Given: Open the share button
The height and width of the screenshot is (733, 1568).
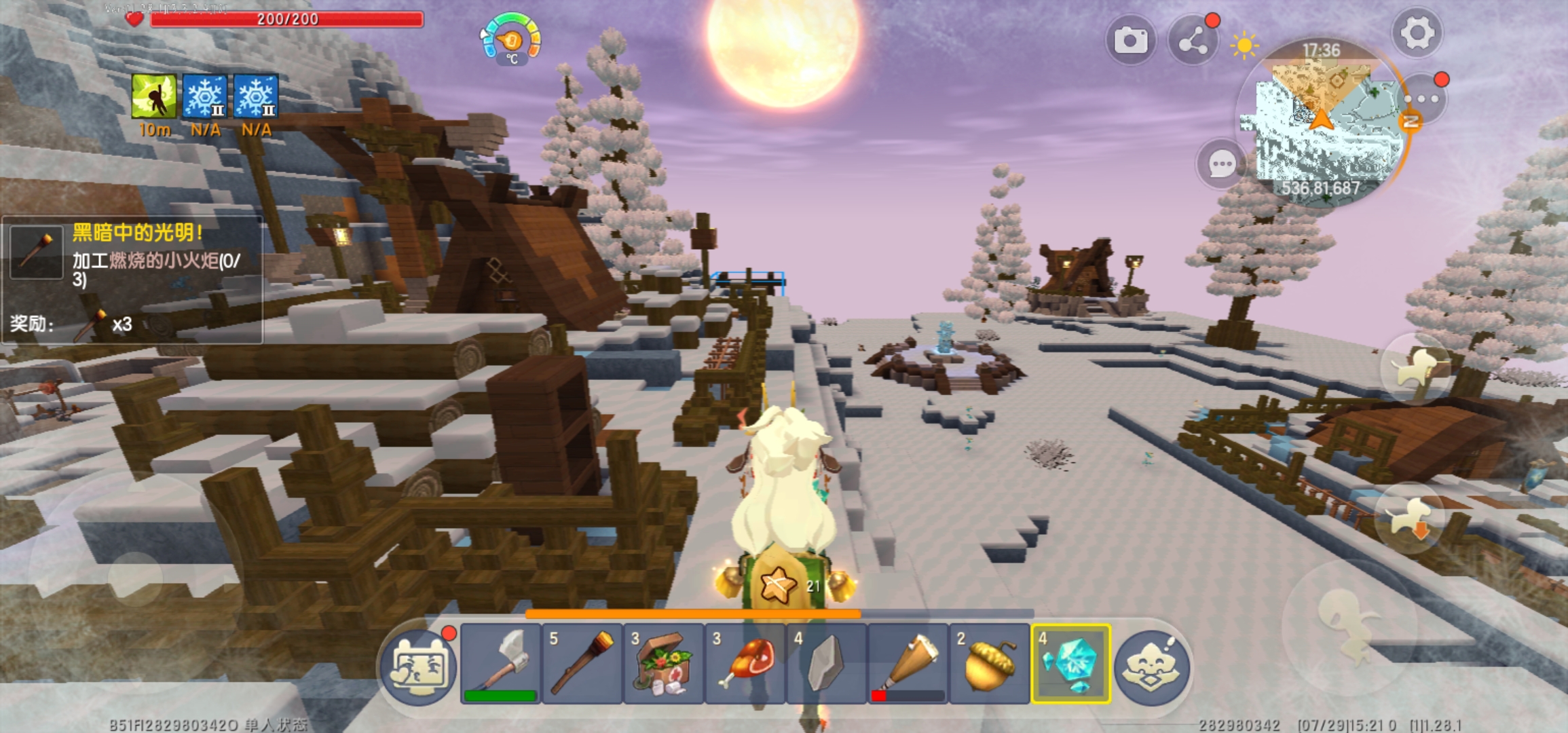Looking at the screenshot, I should 1193,42.
